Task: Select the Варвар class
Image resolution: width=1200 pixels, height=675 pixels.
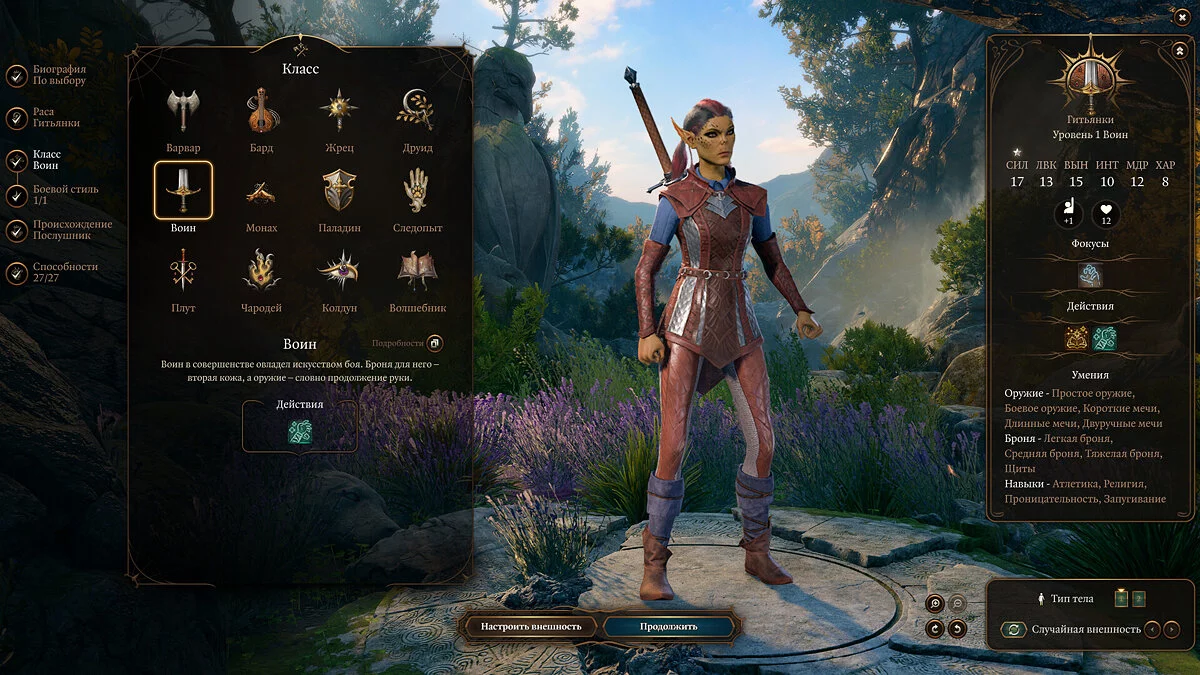Action: (183, 111)
